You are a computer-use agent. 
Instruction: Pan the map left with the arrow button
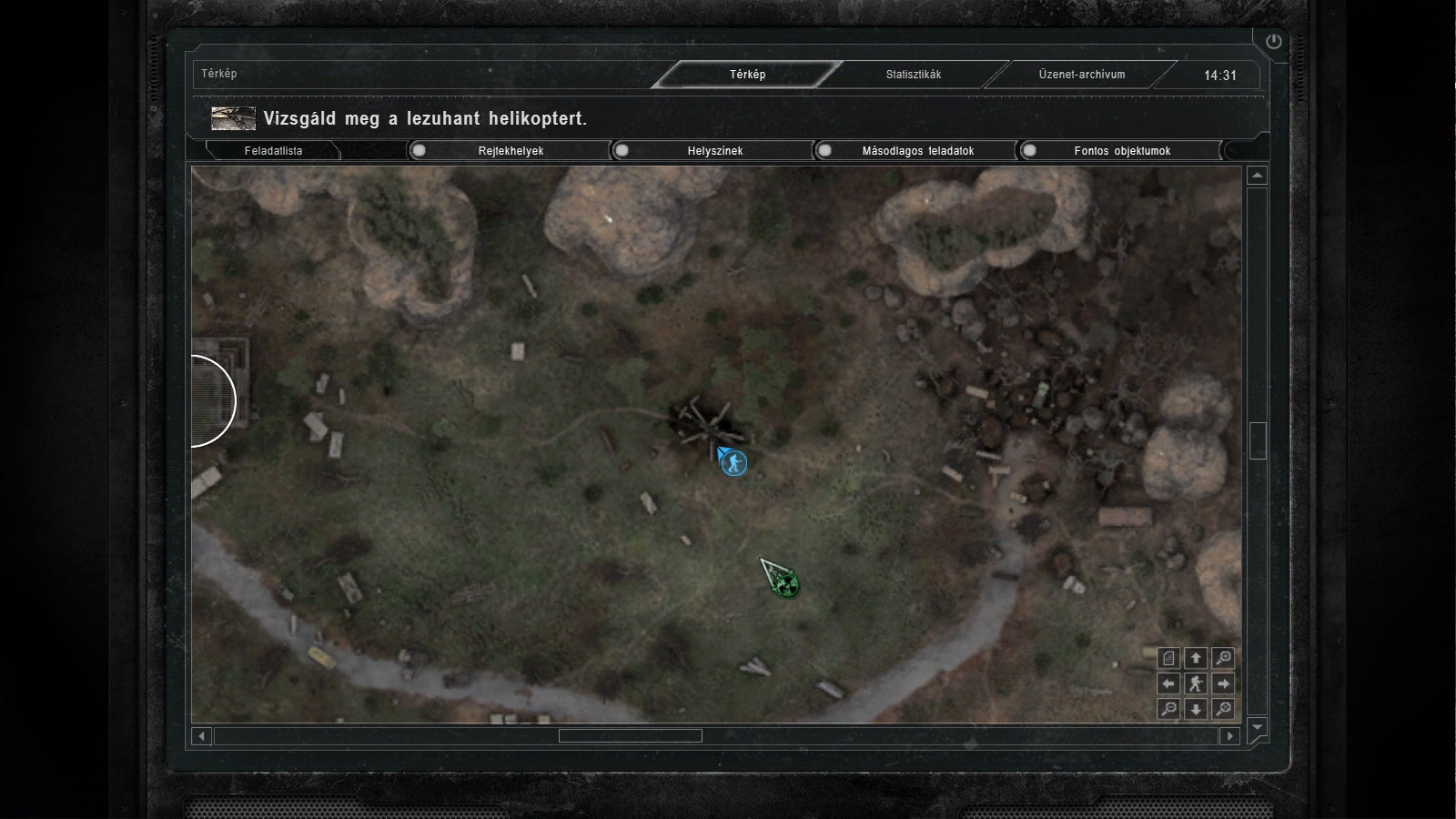click(1169, 683)
